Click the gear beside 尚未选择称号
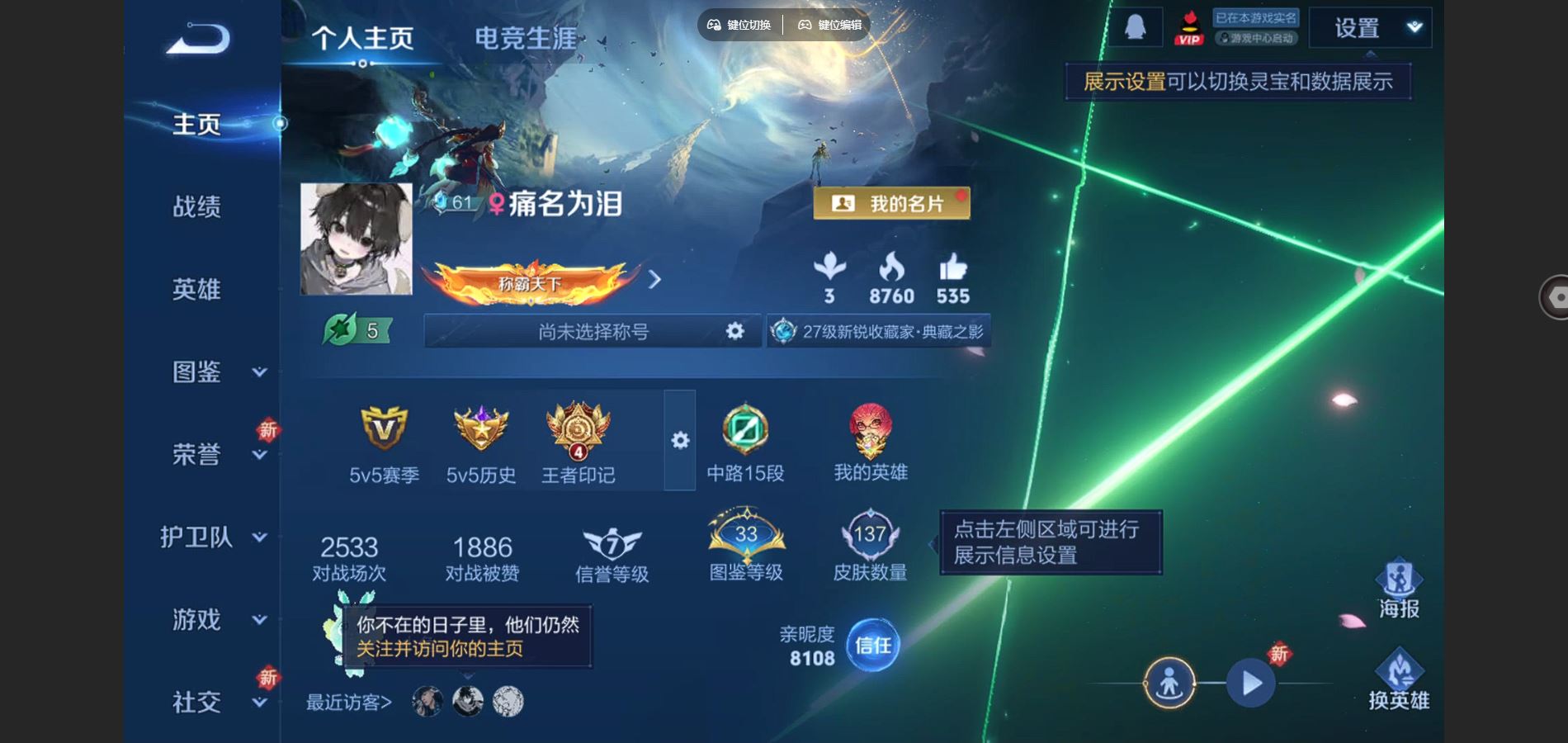Viewport: 1568px width, 743px height. [733, 330]
